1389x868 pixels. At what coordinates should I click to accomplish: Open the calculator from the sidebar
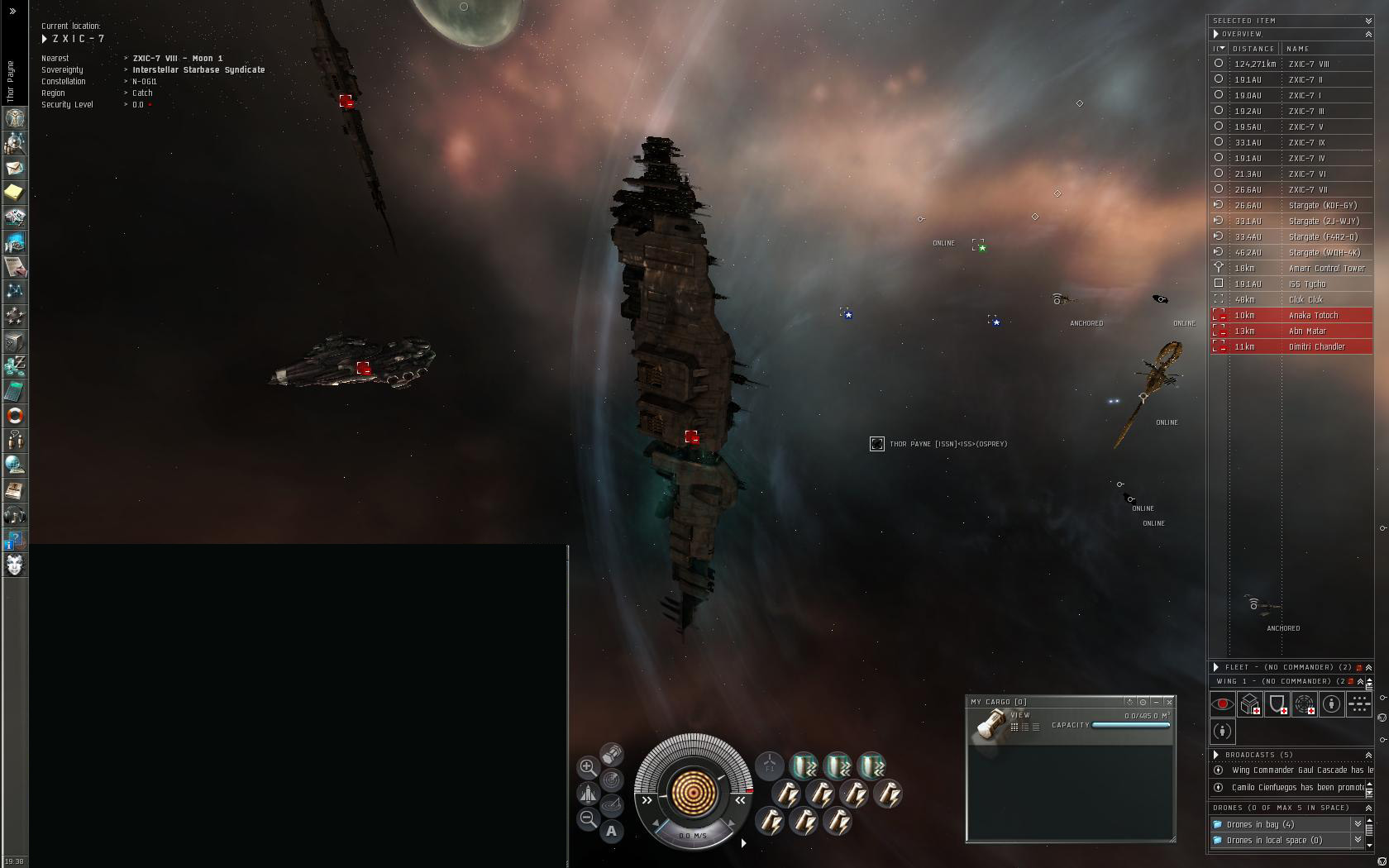(x=15, y=391)
